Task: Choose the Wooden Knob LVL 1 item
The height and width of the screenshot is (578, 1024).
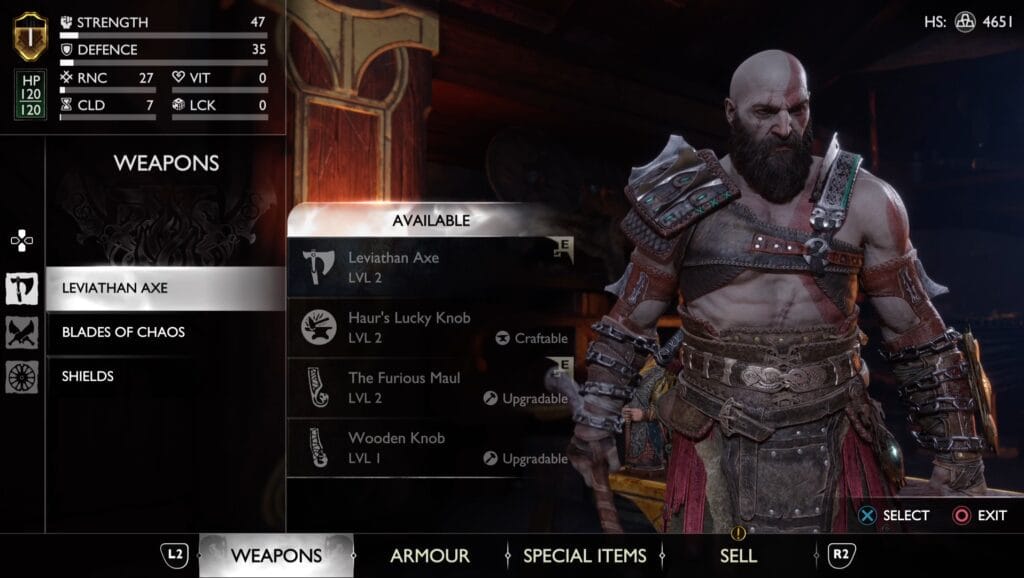Action: (430, 447)
